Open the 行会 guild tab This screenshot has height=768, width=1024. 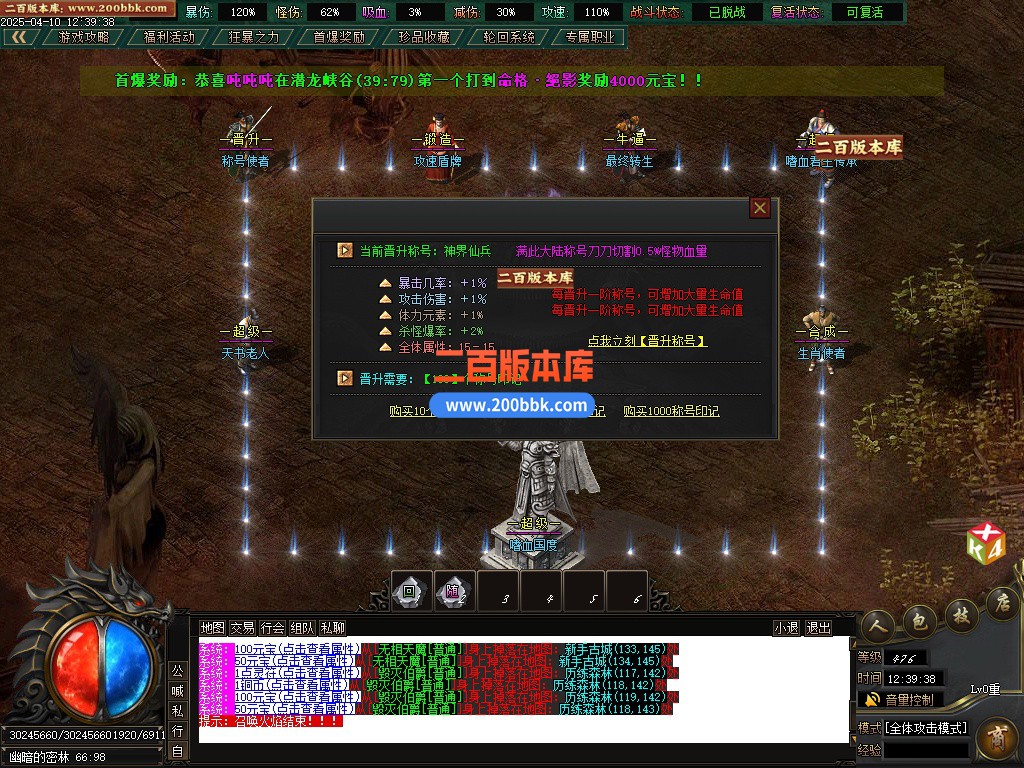click(x=272, y=628)
